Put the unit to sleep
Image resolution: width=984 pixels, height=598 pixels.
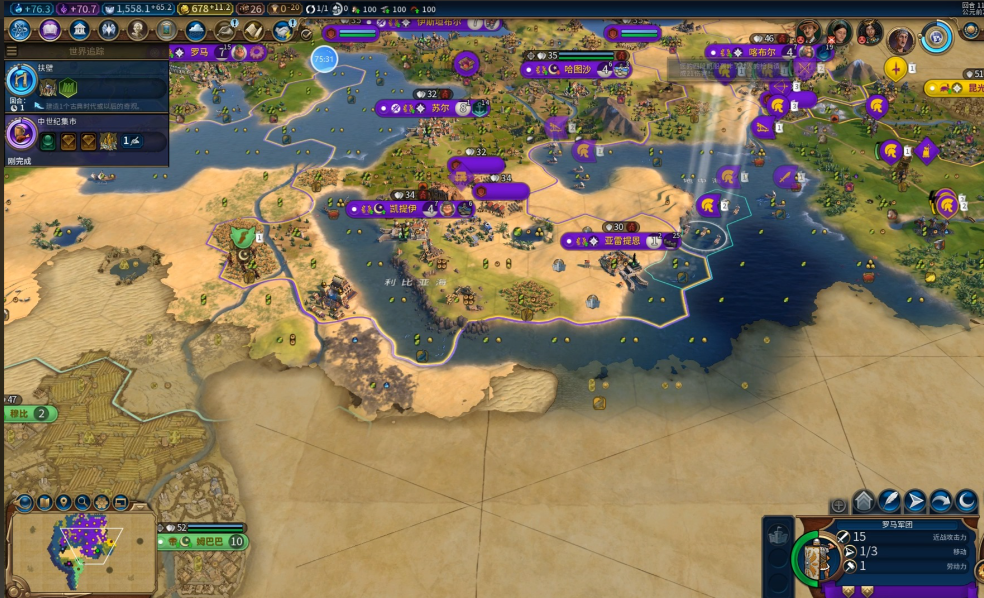click(967, 502)
